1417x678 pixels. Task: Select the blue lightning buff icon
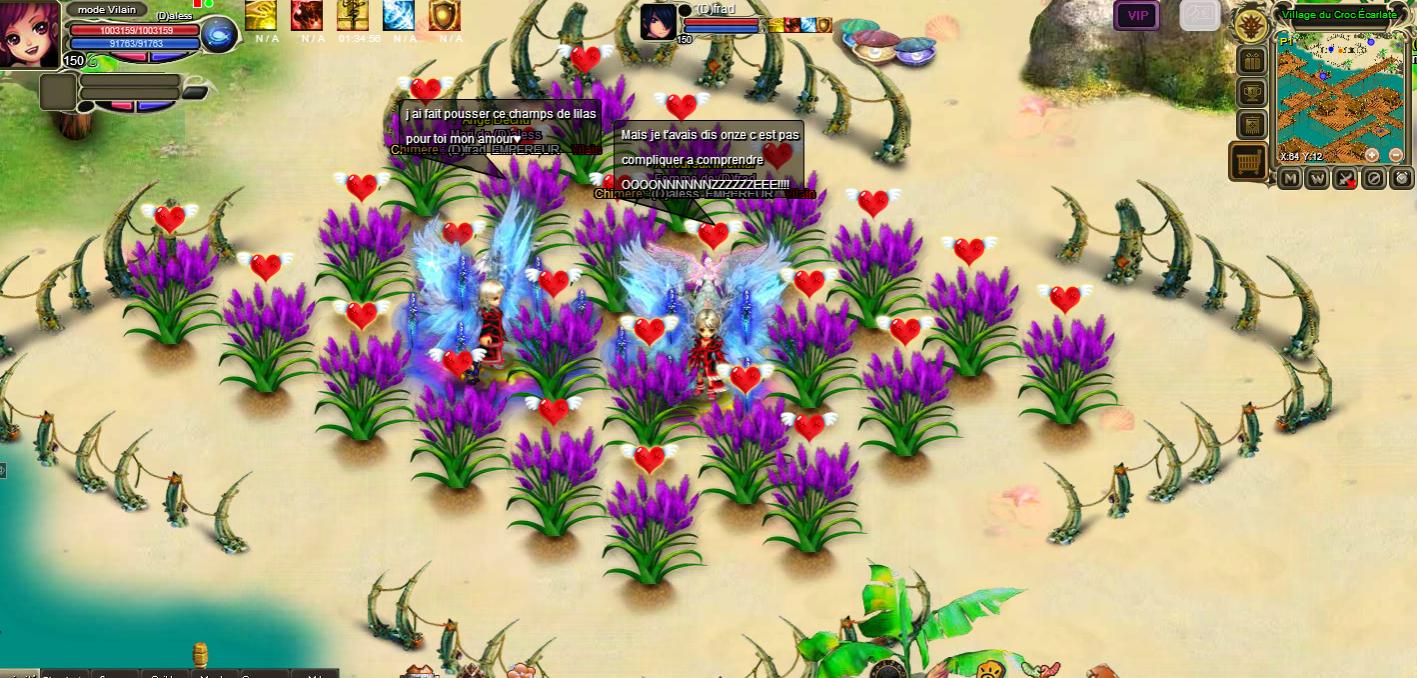click(399, 15)
